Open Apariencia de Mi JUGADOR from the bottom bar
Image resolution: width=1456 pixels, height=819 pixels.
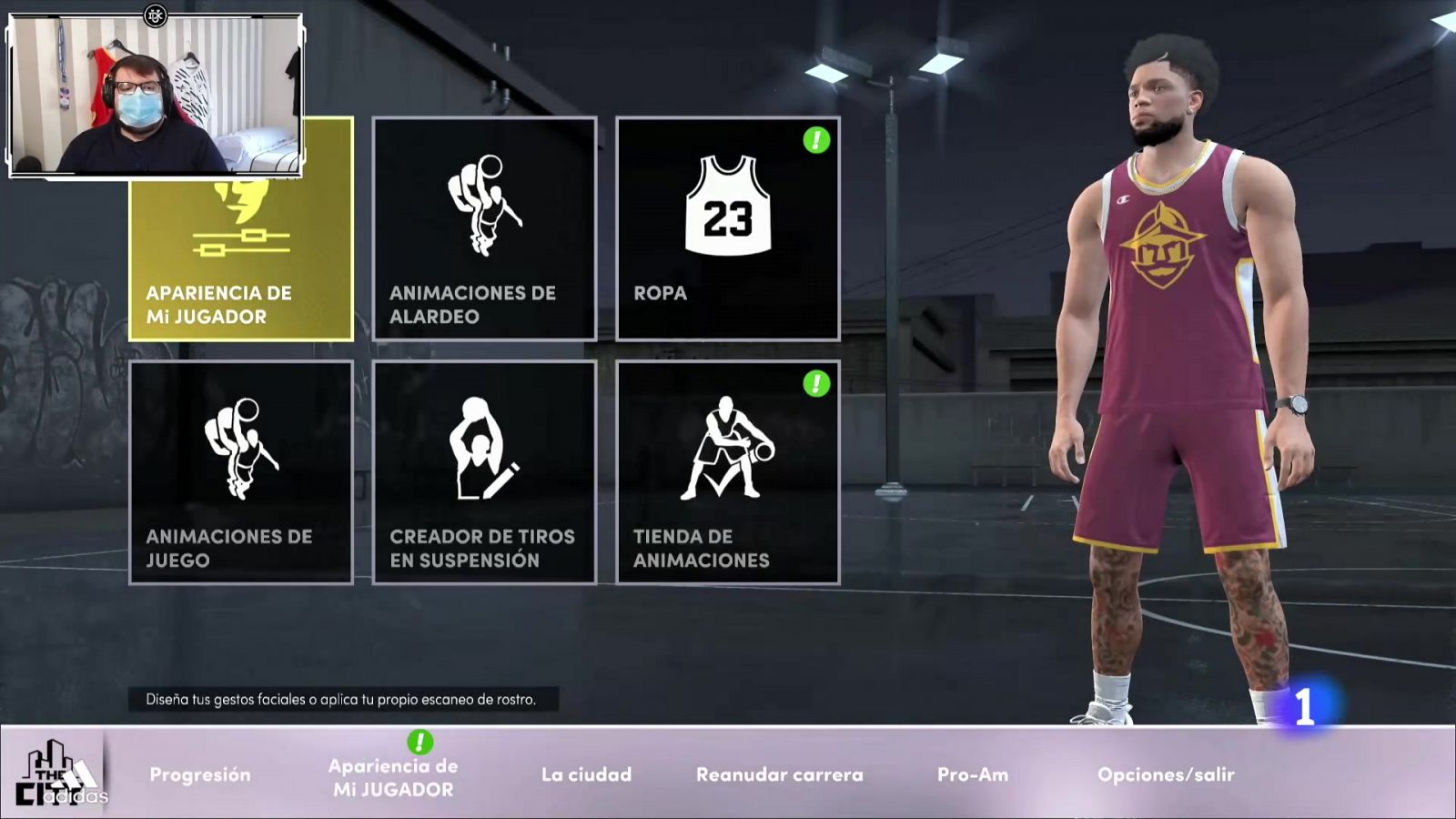(394, 775)
